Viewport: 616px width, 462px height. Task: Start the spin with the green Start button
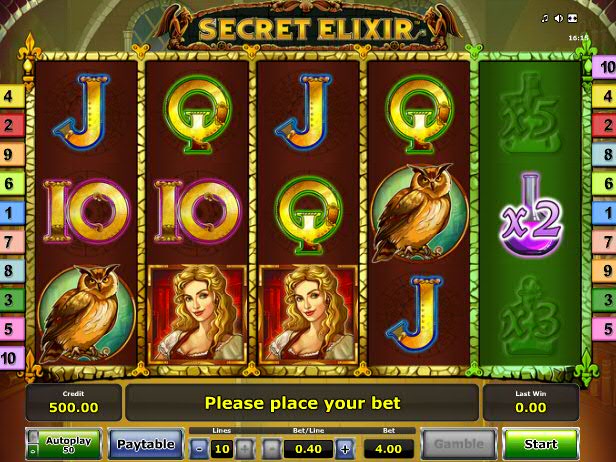tap(540, 443)
